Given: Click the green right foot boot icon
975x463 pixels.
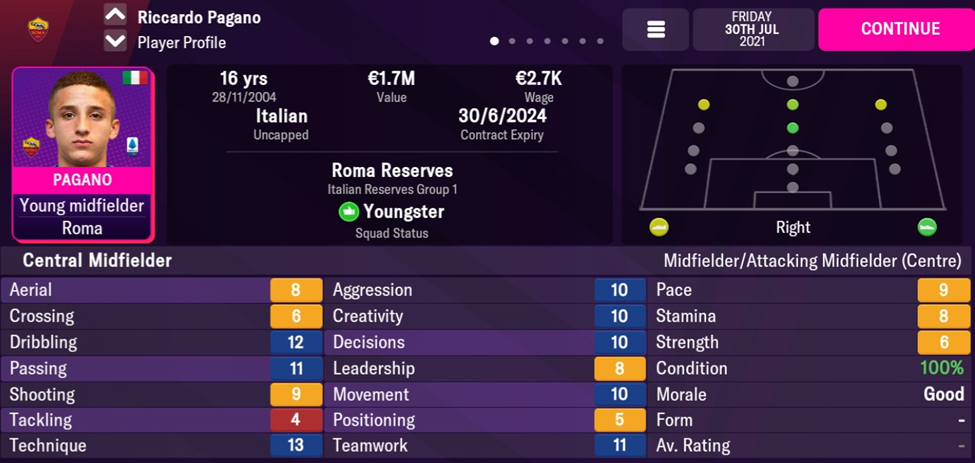Looking at the screenshot, I should coord(927,227).
